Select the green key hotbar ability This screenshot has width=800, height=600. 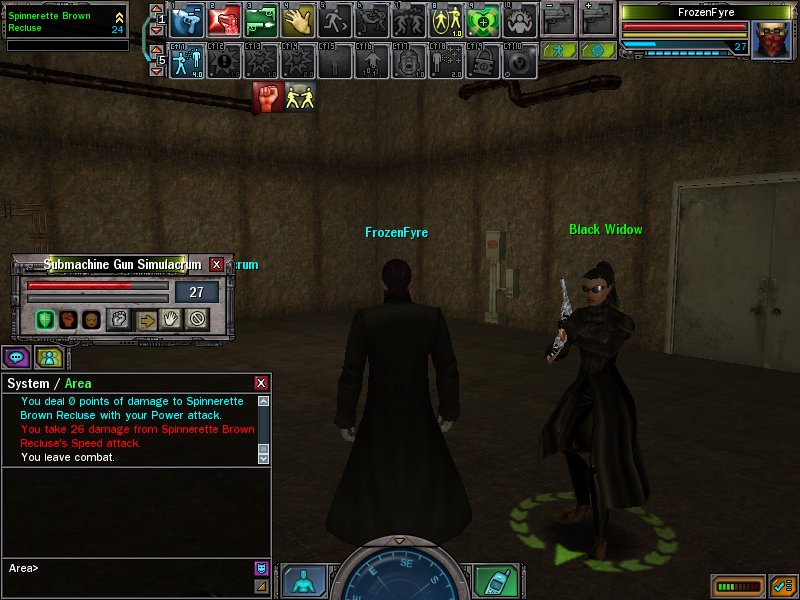coord(260,19)
